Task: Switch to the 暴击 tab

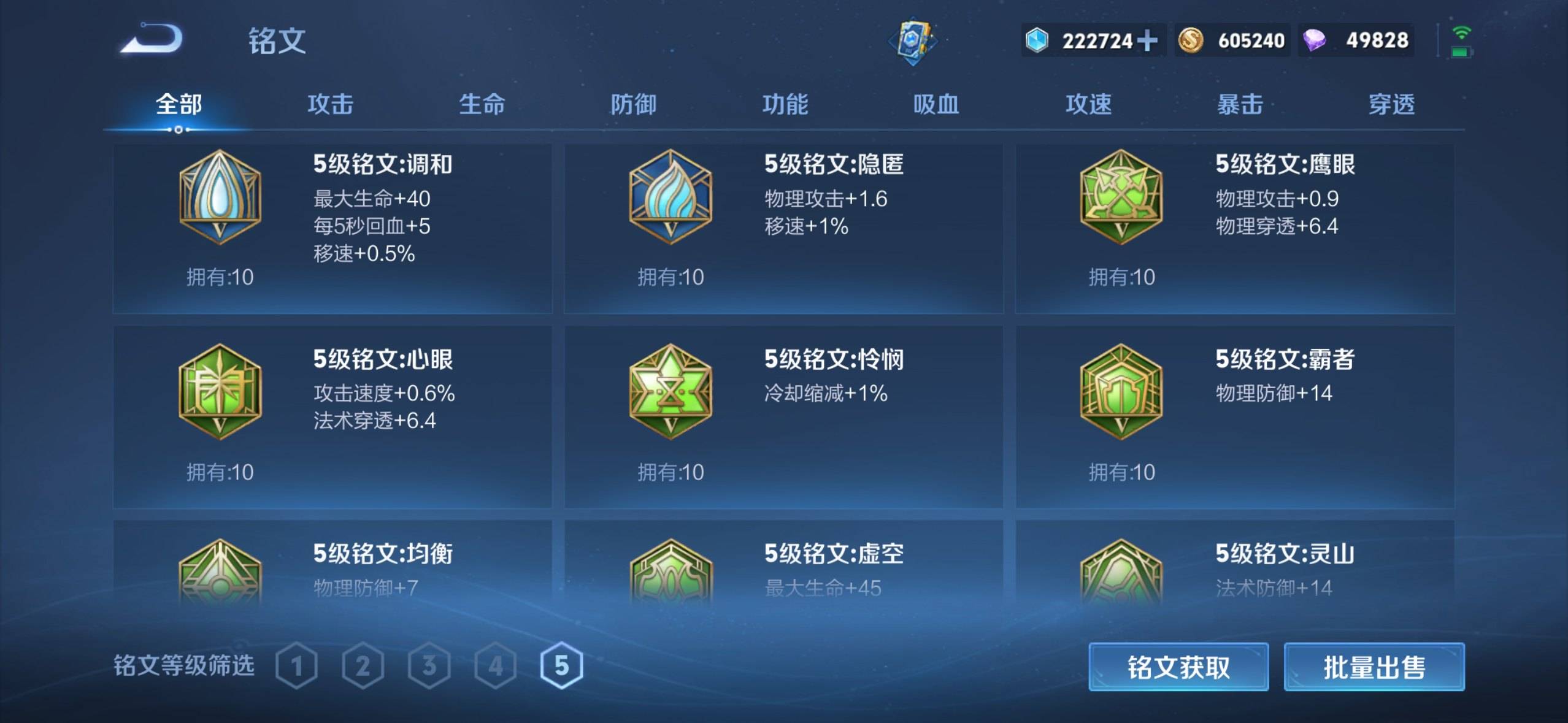Action: [1240, 105]
